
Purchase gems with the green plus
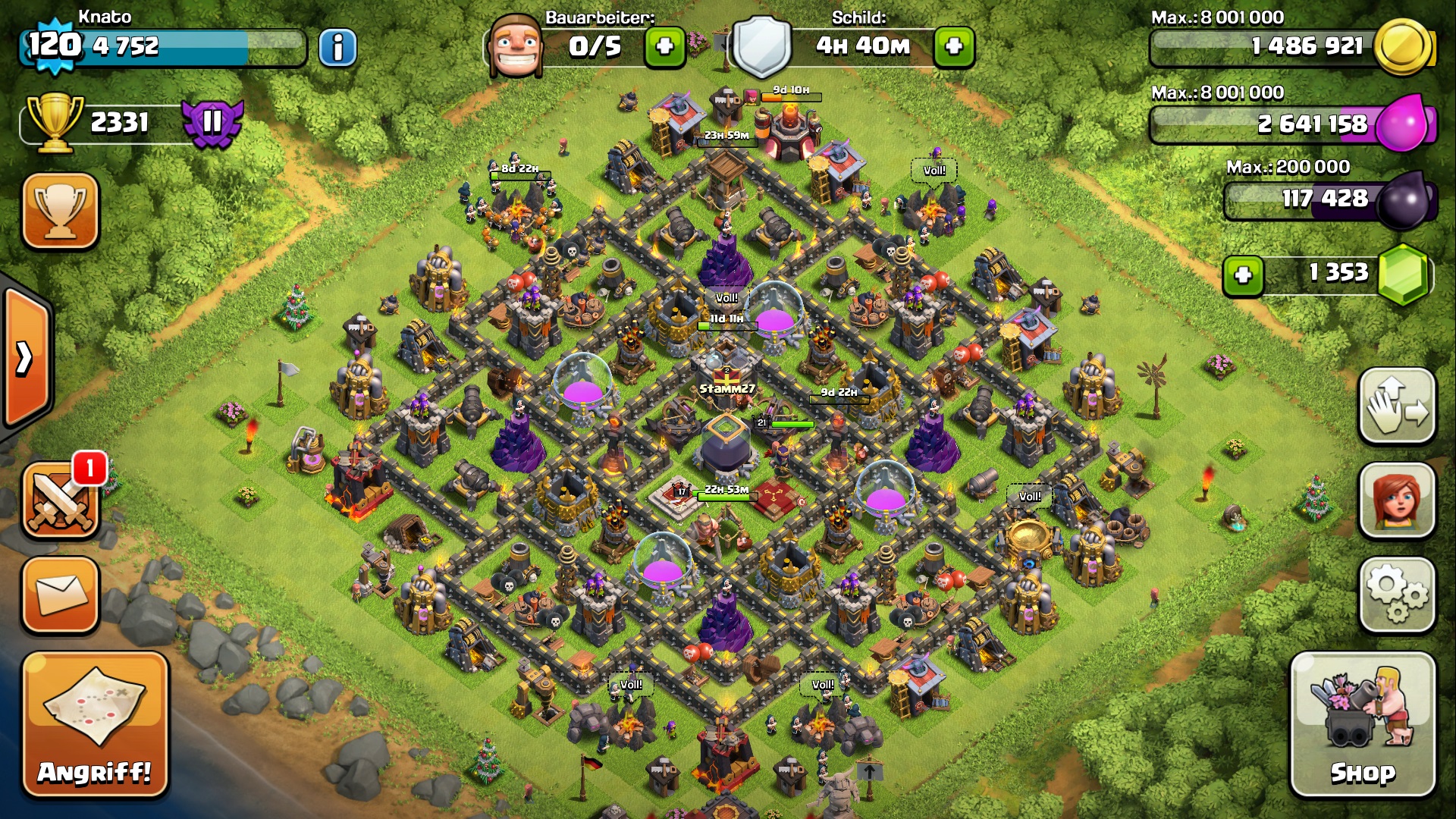[1243, 275]
